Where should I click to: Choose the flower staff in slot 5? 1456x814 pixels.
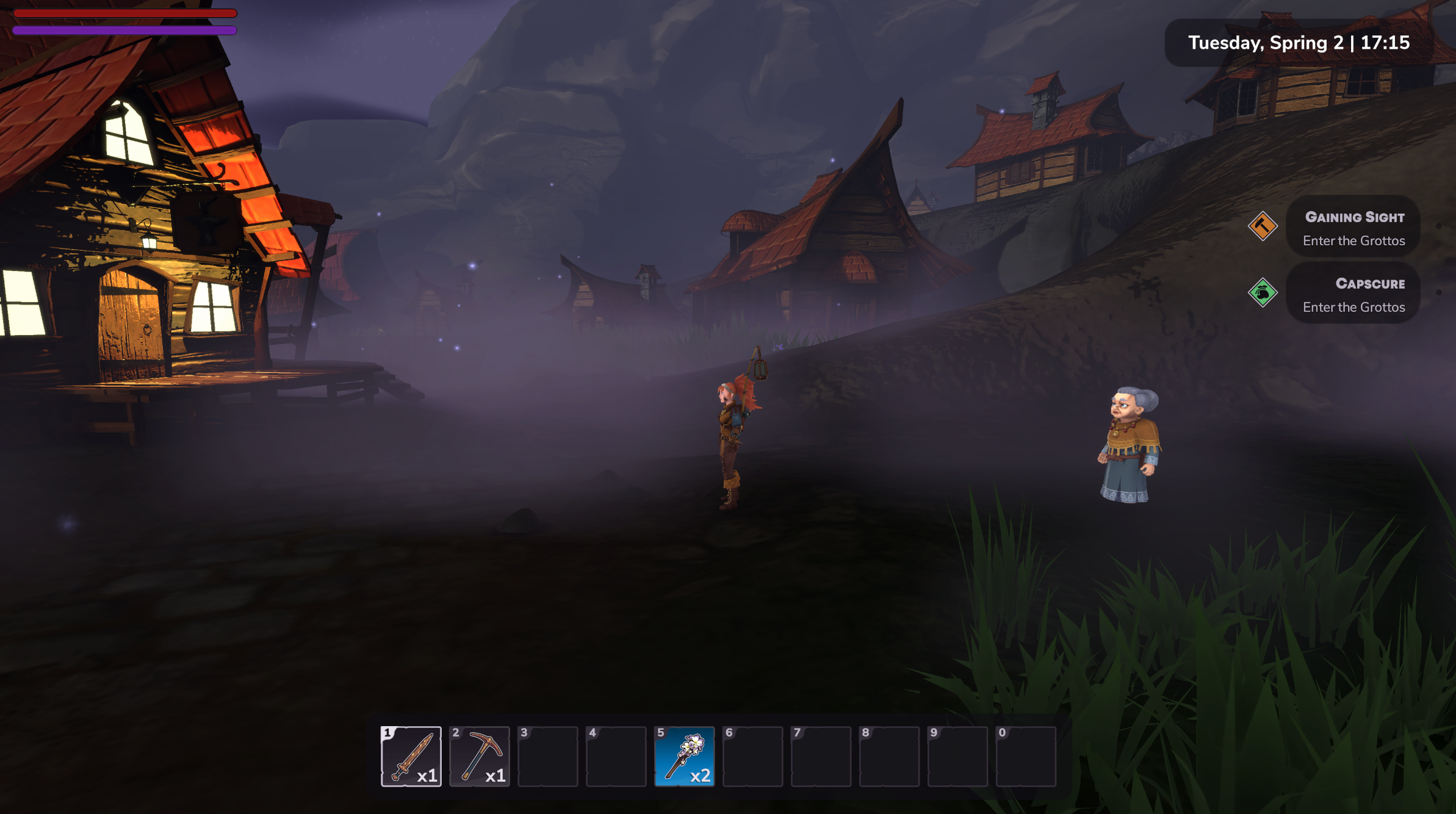point(684,756)
